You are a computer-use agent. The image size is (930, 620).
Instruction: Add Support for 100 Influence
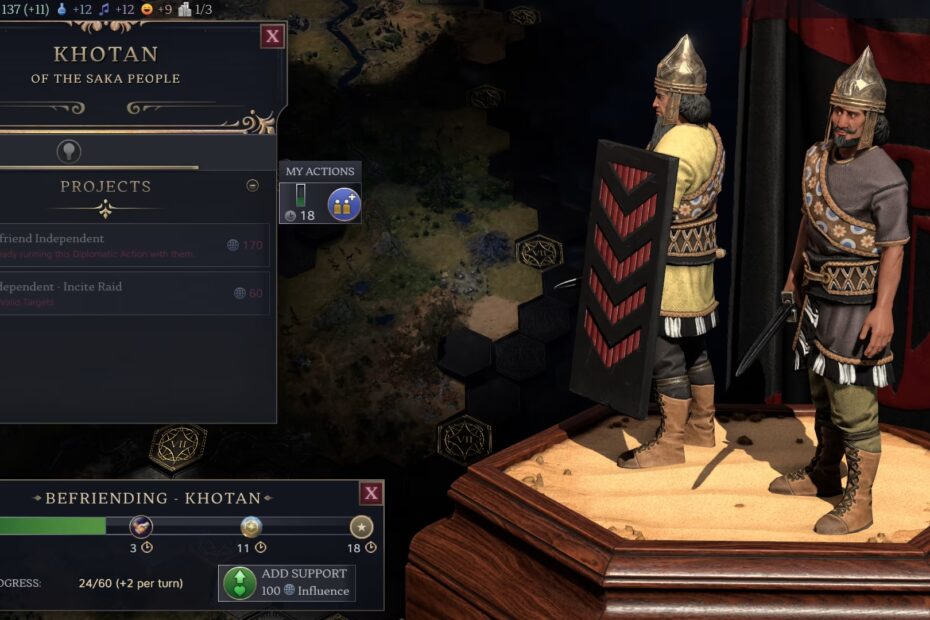pyautogui.click(x=286, y=582)
